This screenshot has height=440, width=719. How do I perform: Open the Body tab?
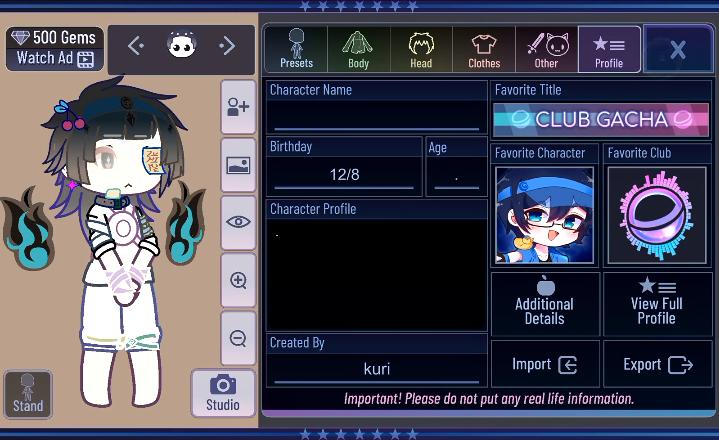pos(358,49)
